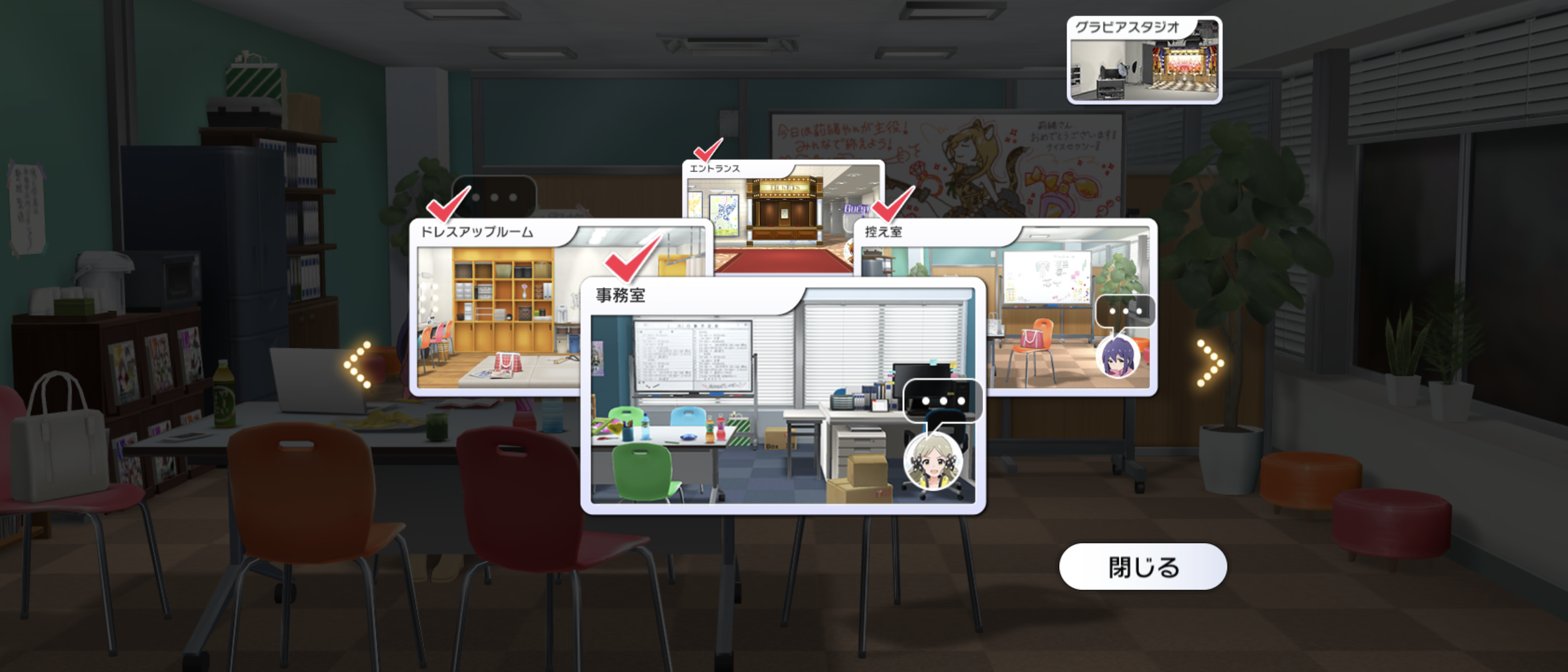Open the グラビアスタジオ studio thumbnail
1568x672 pixels.
[1144, 60]
